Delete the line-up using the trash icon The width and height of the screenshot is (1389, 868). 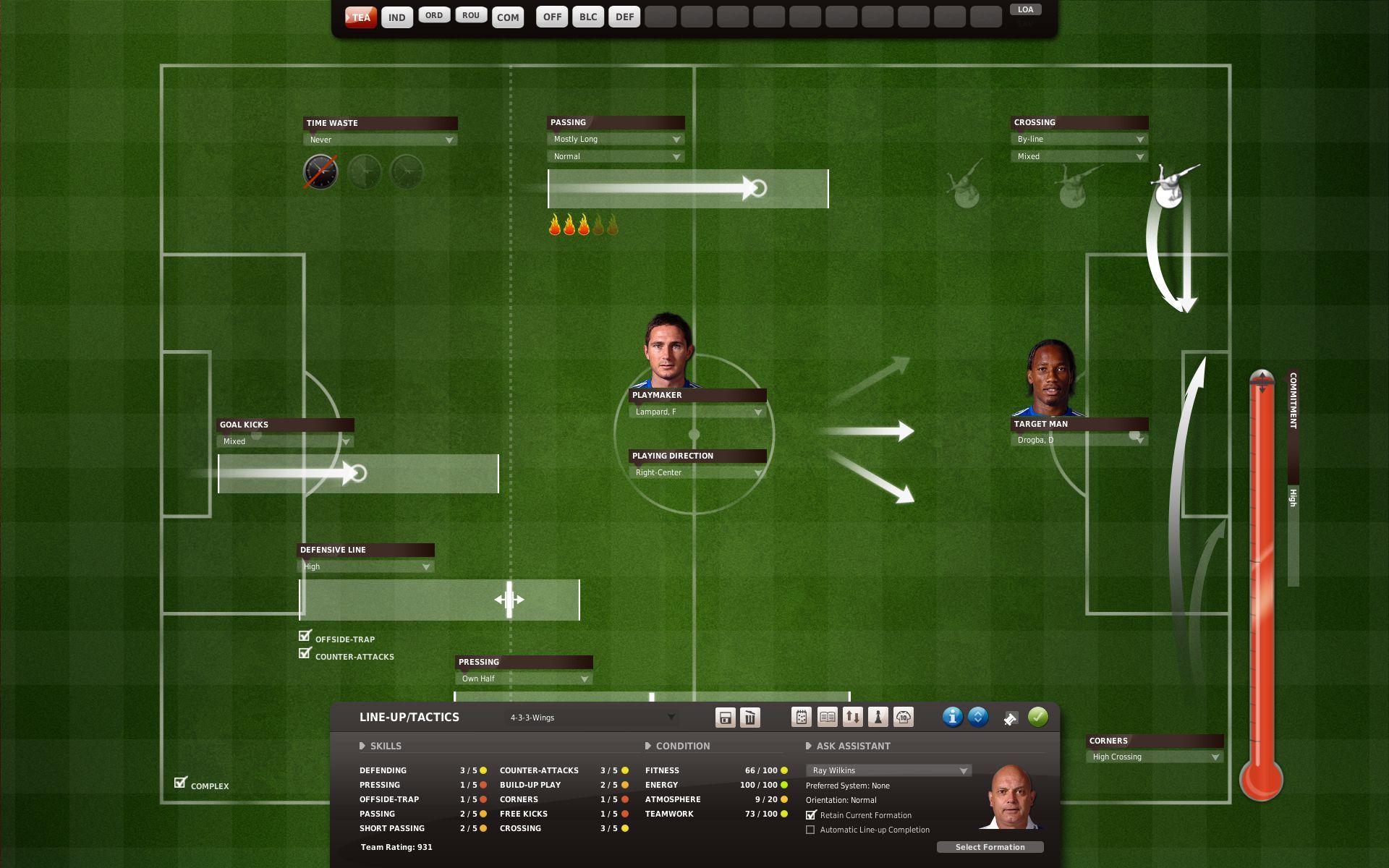(x=750, y=718)
